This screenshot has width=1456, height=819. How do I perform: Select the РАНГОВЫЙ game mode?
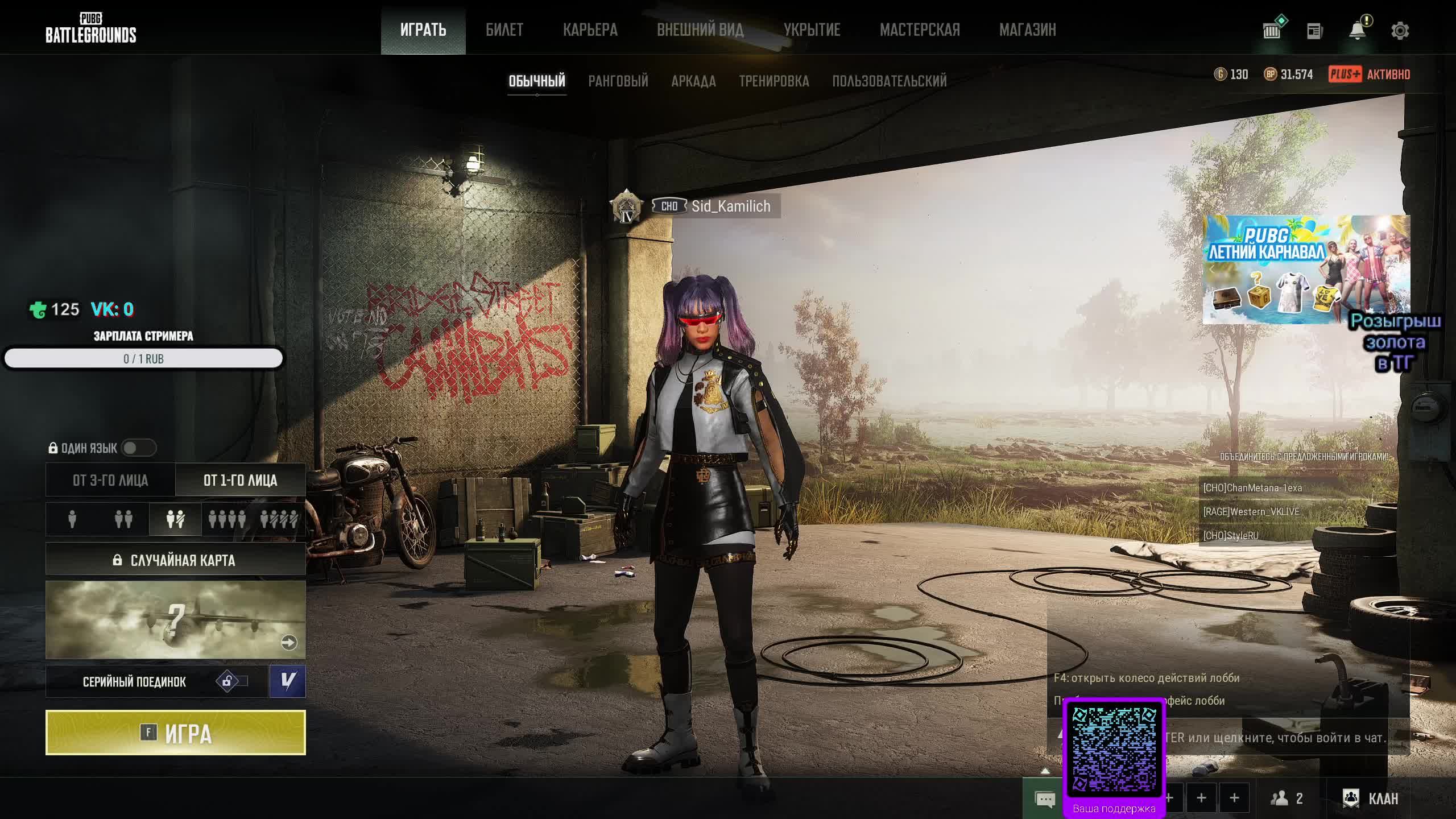618,81
